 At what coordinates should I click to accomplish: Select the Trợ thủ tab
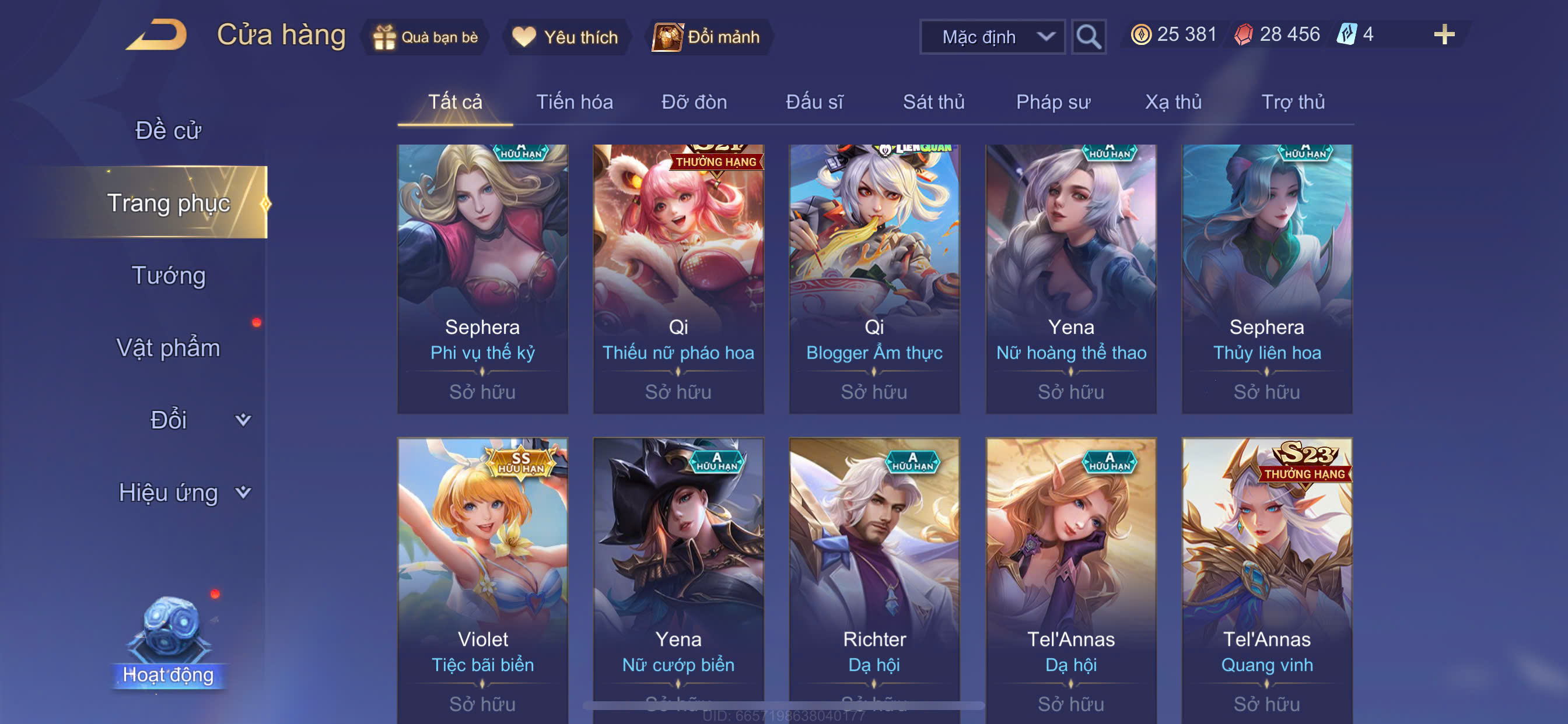point(1292,101)
